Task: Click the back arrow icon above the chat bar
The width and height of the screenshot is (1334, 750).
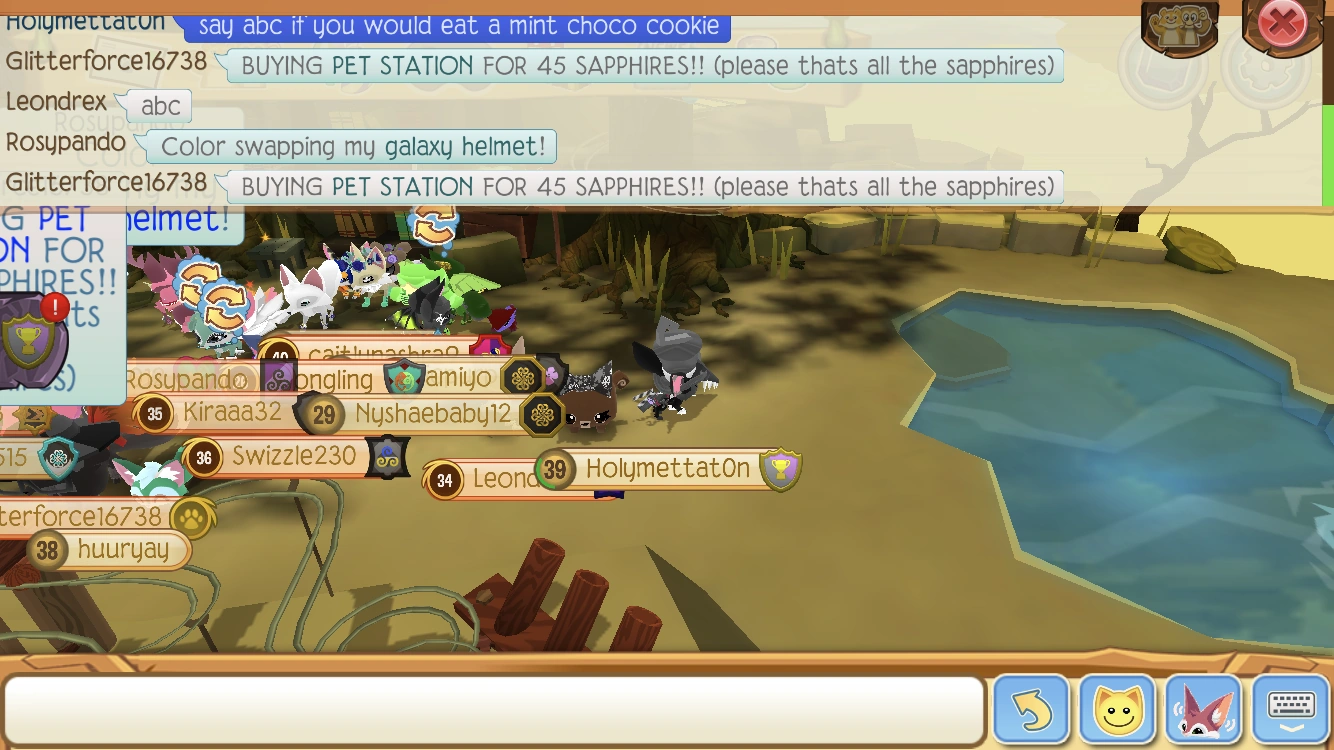Action: tap(1031, 710)
